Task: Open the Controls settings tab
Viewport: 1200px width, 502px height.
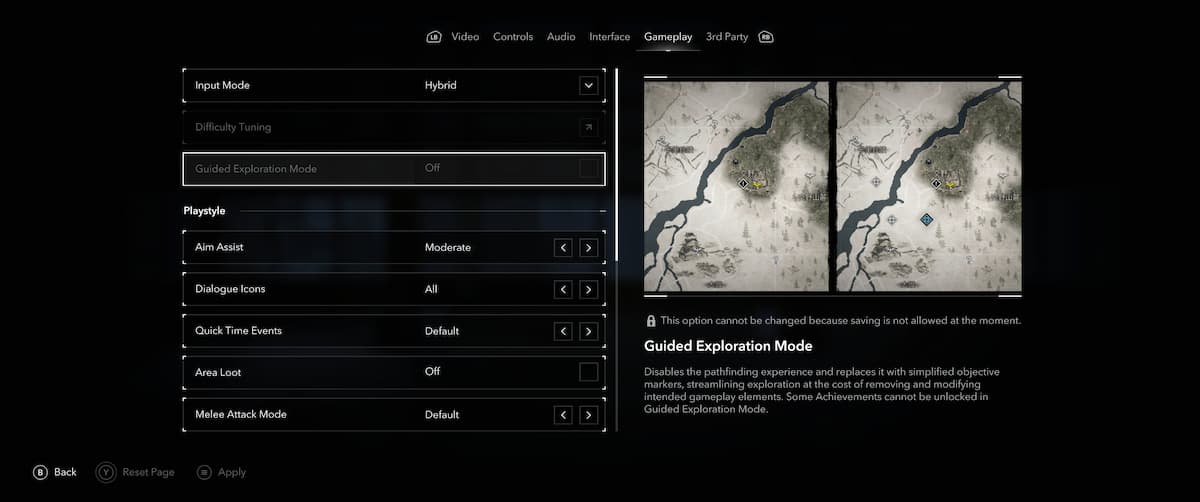Action: point(513,37)
